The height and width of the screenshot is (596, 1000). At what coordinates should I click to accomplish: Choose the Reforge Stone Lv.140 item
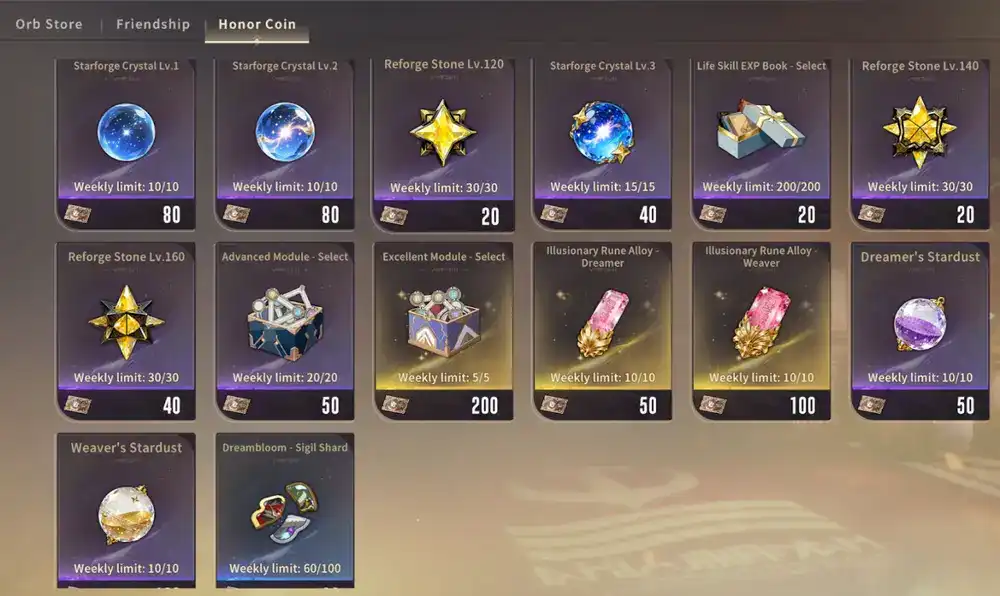coord(920,135)
